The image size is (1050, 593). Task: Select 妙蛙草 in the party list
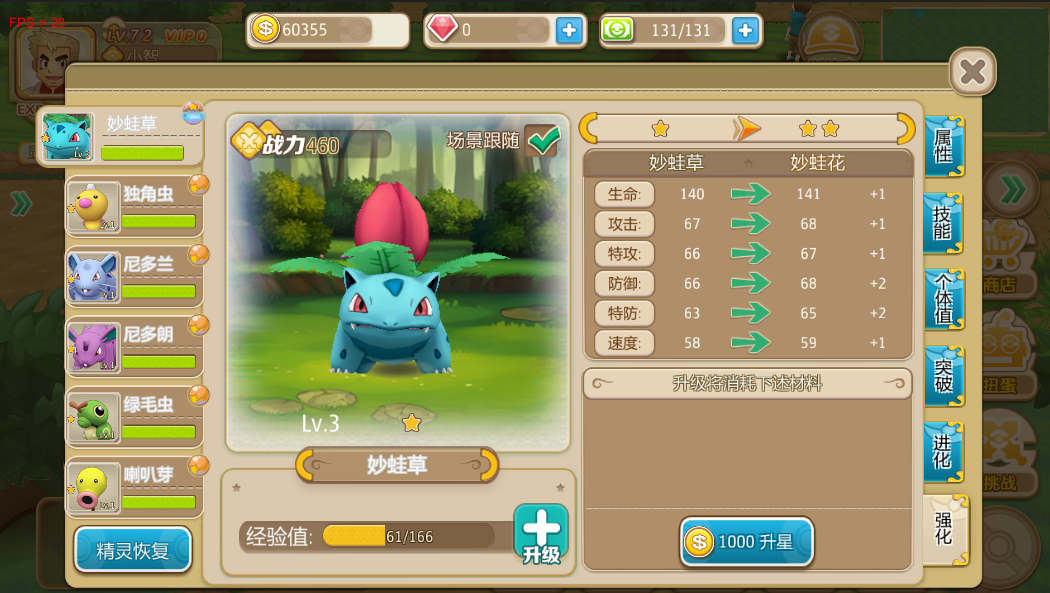pyautogui.click(x=121, y=137)
